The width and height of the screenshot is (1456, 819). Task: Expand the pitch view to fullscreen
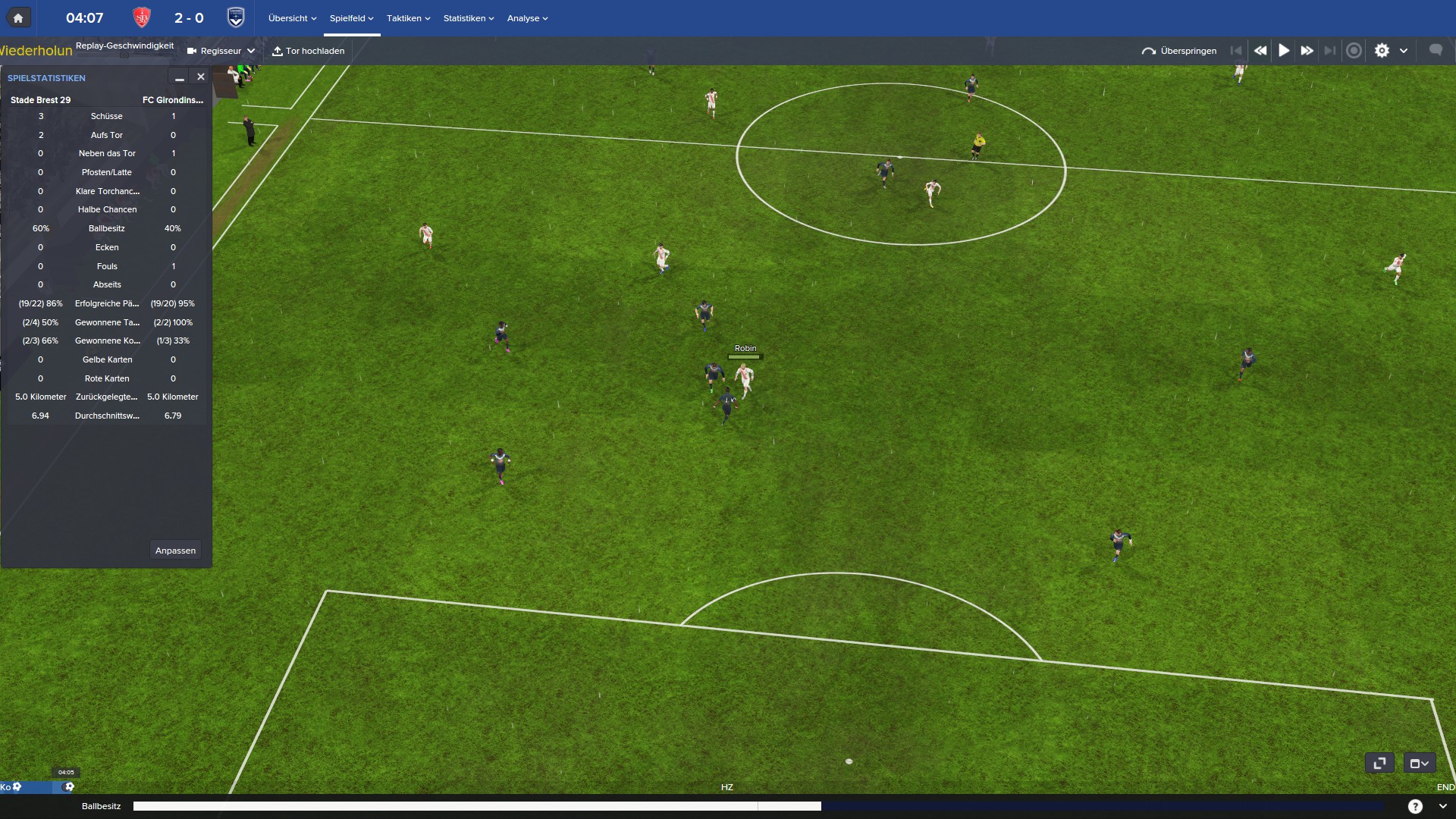(x=1379, y=763)
